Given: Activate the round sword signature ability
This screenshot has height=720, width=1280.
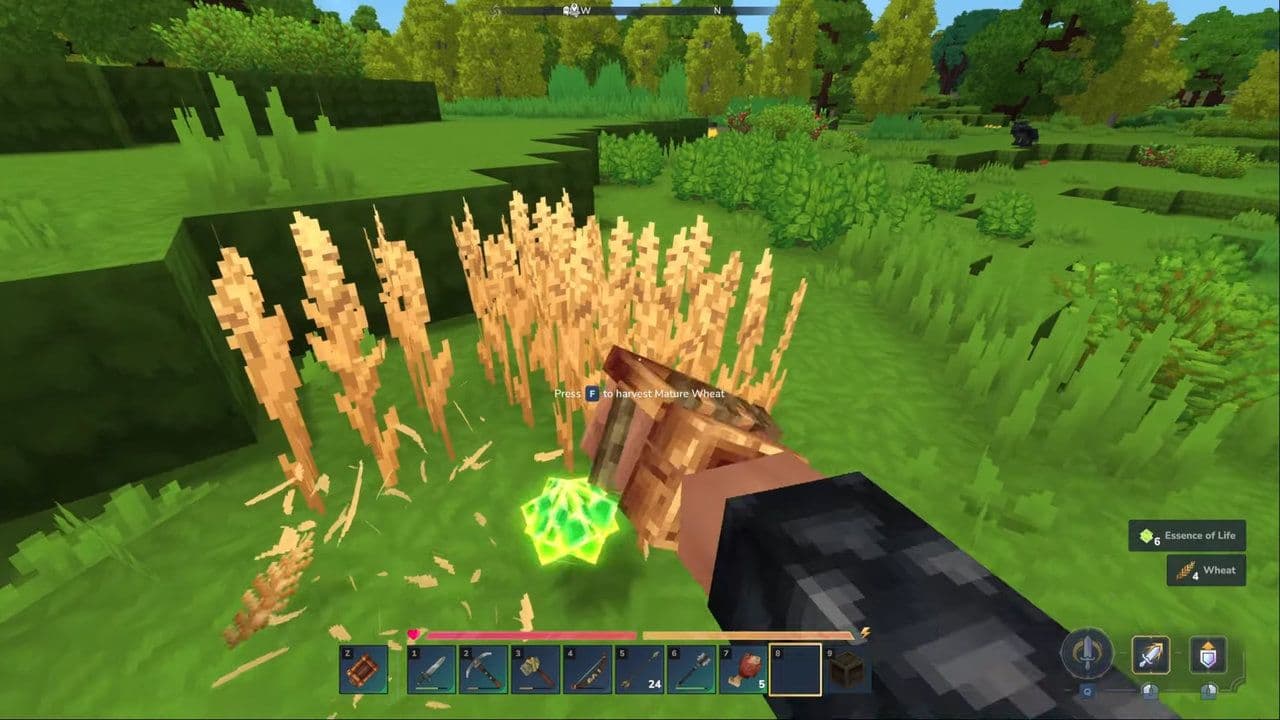Looking at the screenshot, I should tap(1086, 654).
